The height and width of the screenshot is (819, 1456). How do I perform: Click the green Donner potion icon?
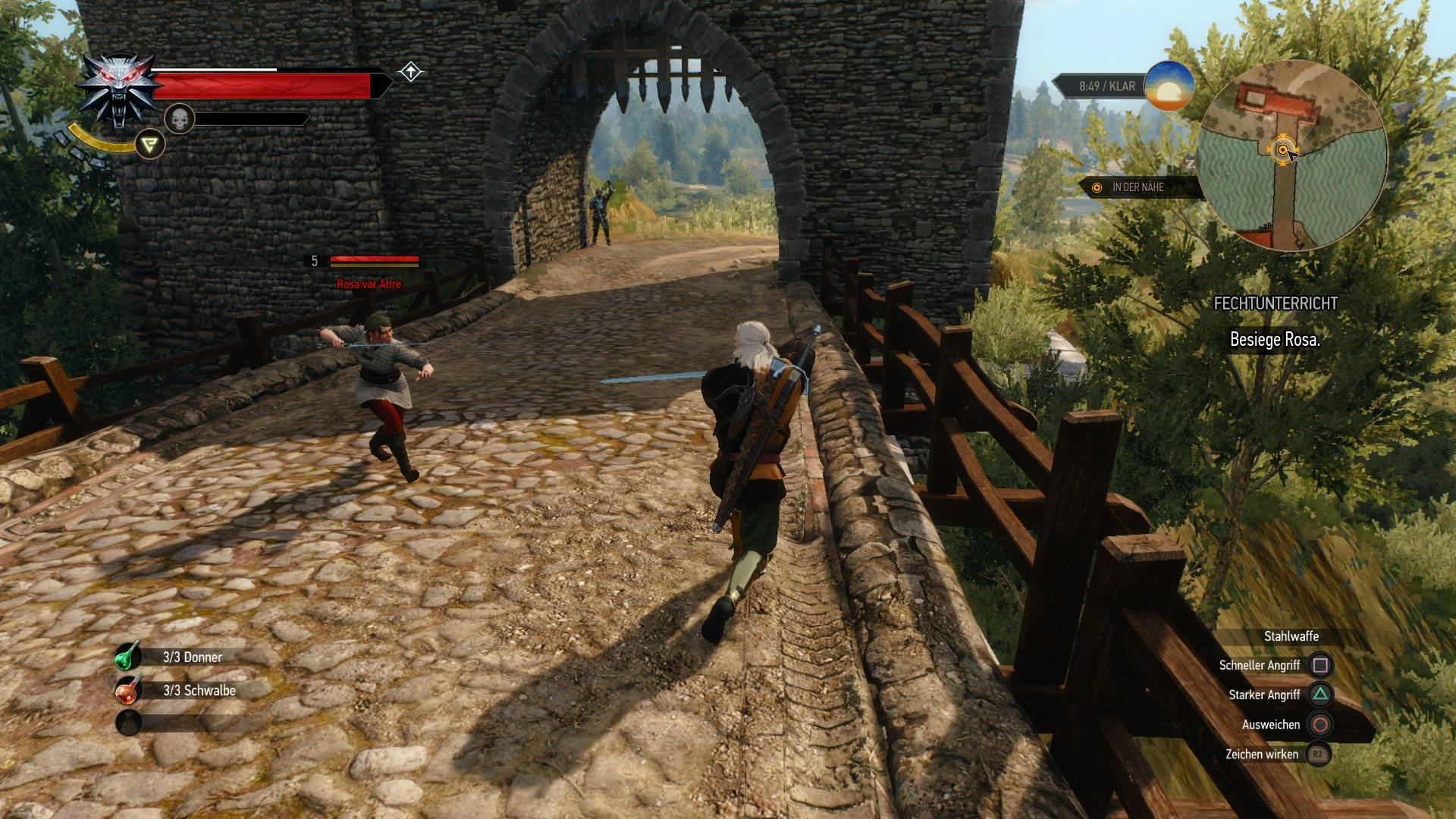(130, 657)
